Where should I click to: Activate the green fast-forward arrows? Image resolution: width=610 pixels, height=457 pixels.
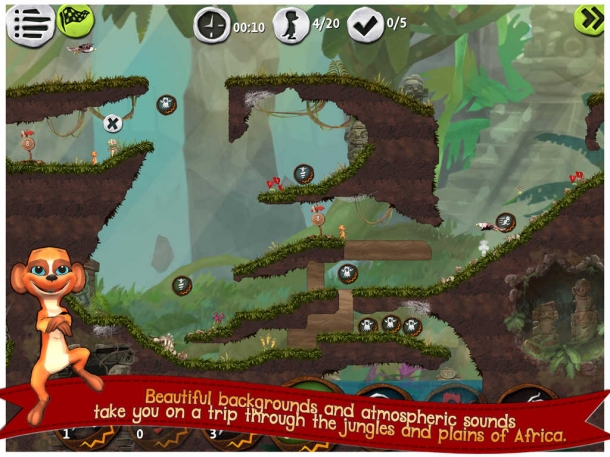pos(588,19)
